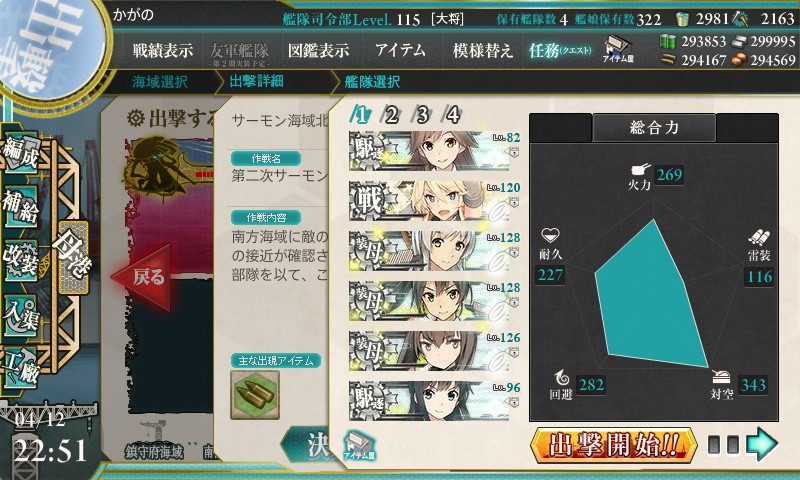Open 戦績表示 records menu

point(163,51)
